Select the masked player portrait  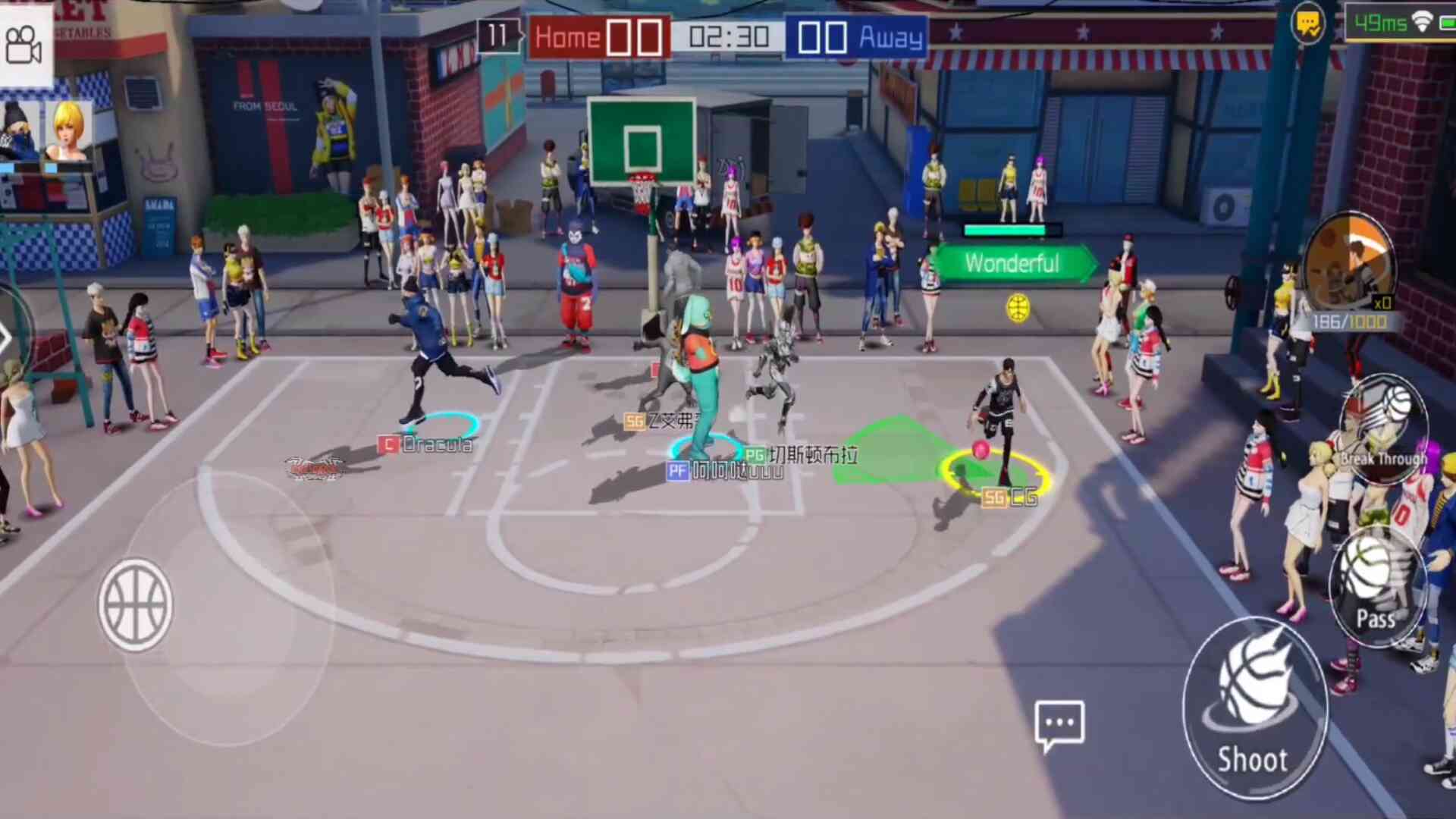18,130
